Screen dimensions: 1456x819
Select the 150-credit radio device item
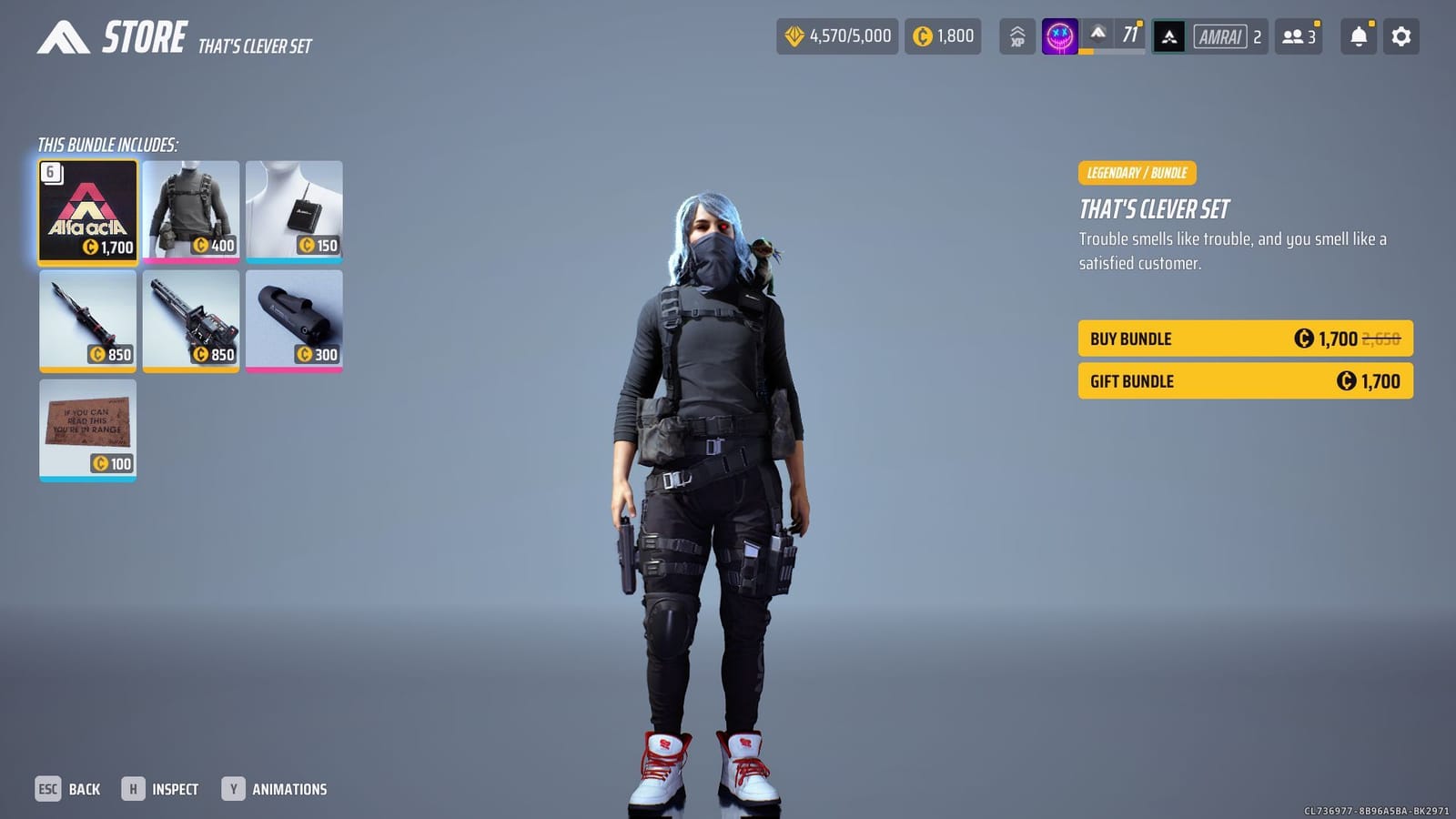click(x=295, y=211)
